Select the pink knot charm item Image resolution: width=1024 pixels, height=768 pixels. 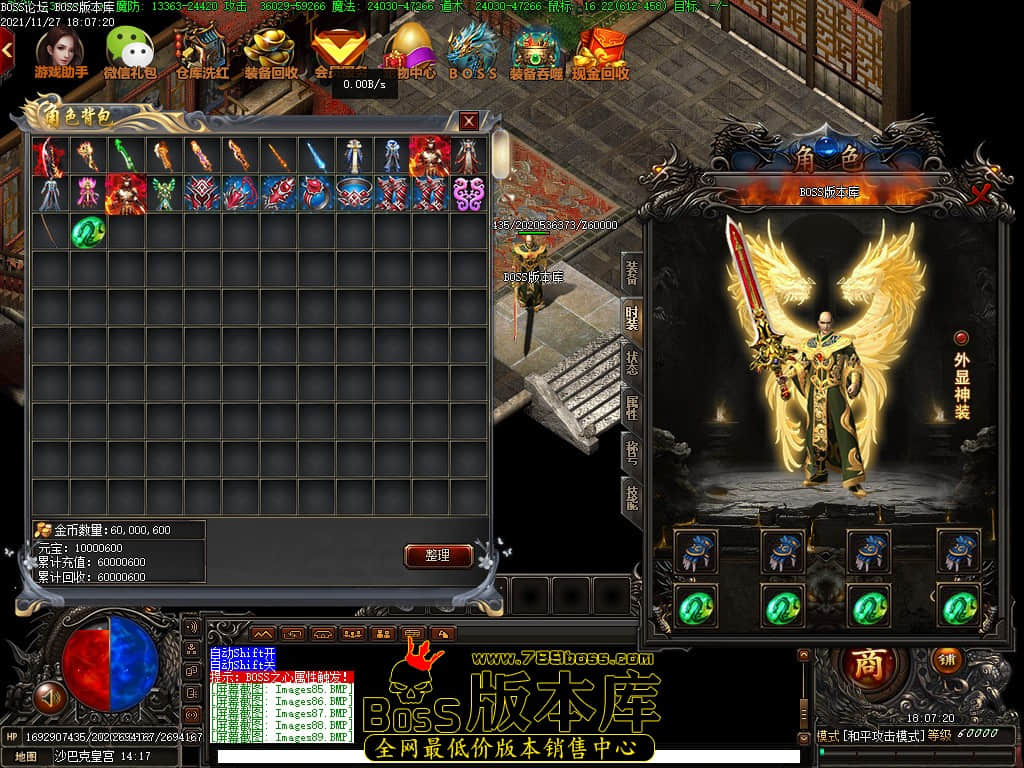tap(468, 193)
